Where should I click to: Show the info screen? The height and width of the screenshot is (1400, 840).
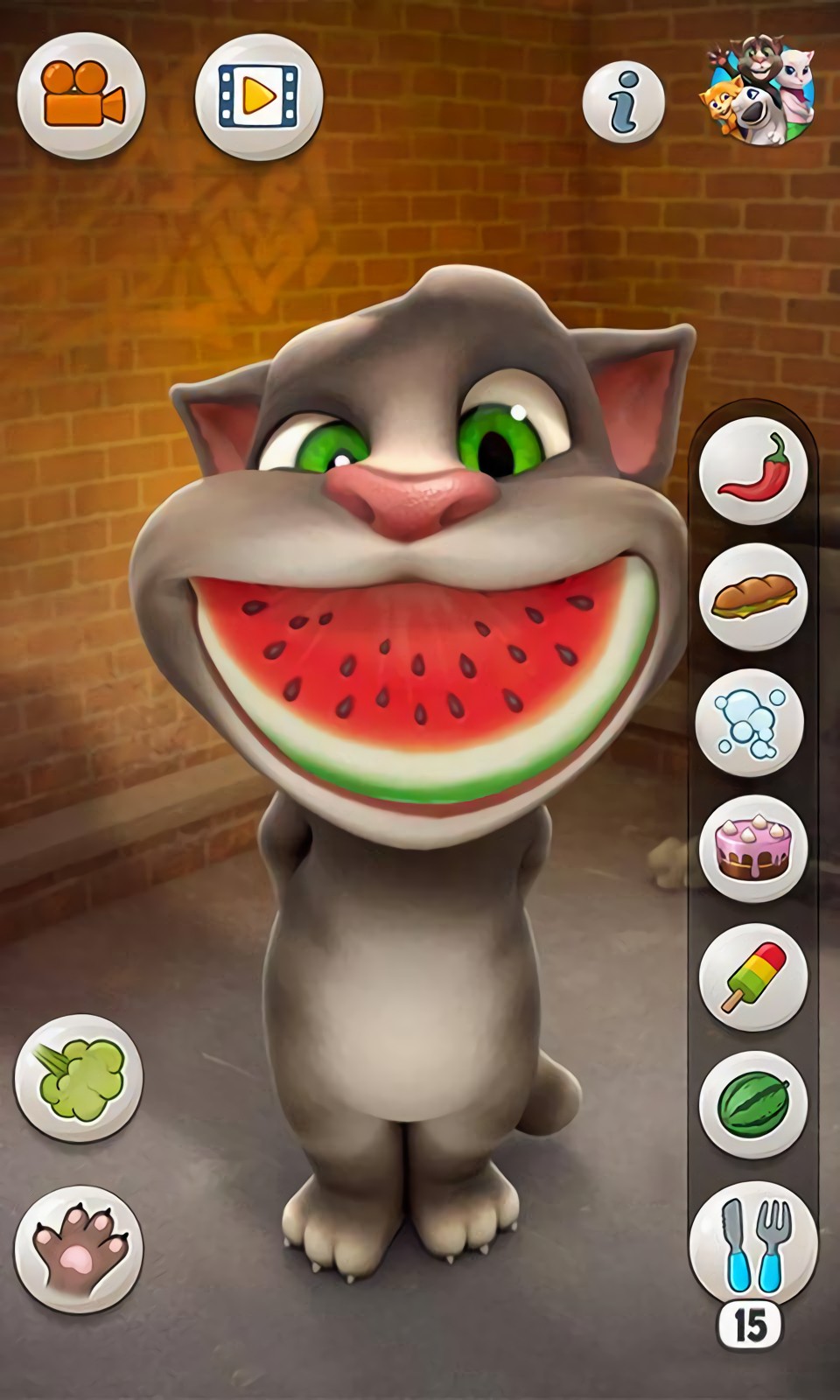click(x=624, y=103)
